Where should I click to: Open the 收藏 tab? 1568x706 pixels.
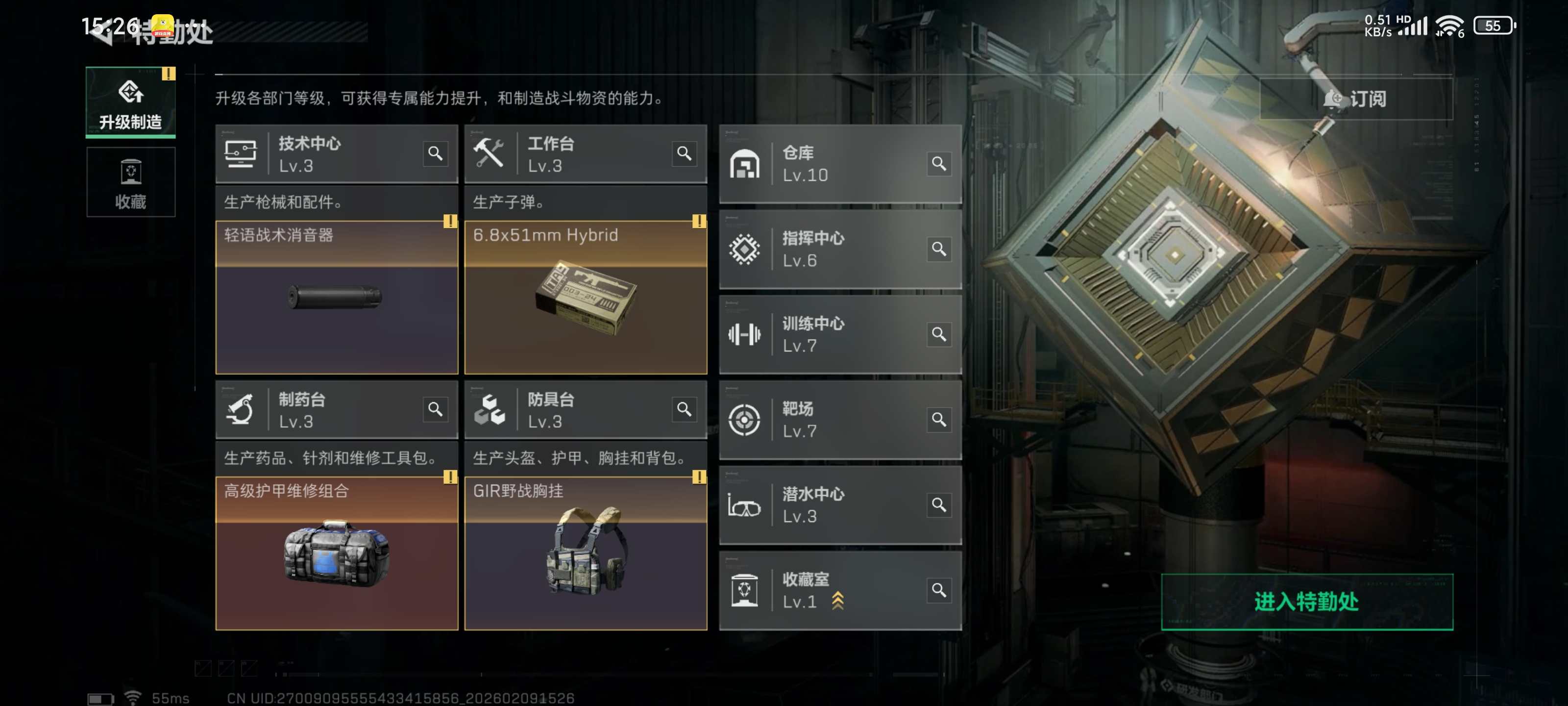(130, 182)
